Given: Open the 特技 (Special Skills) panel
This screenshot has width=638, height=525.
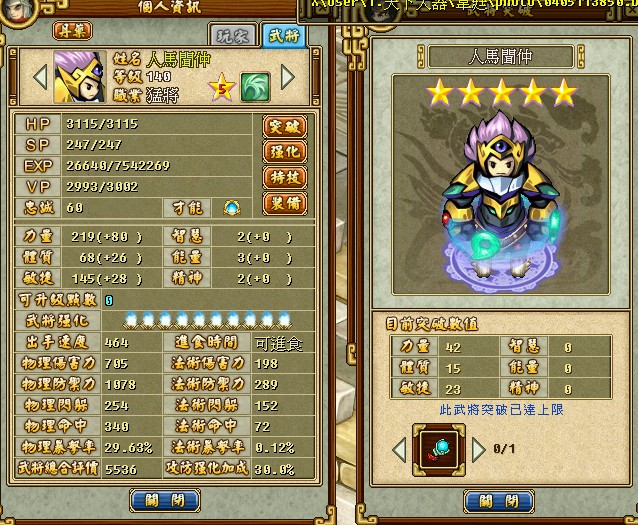Looking at the screenshot, I should [283, 178].
